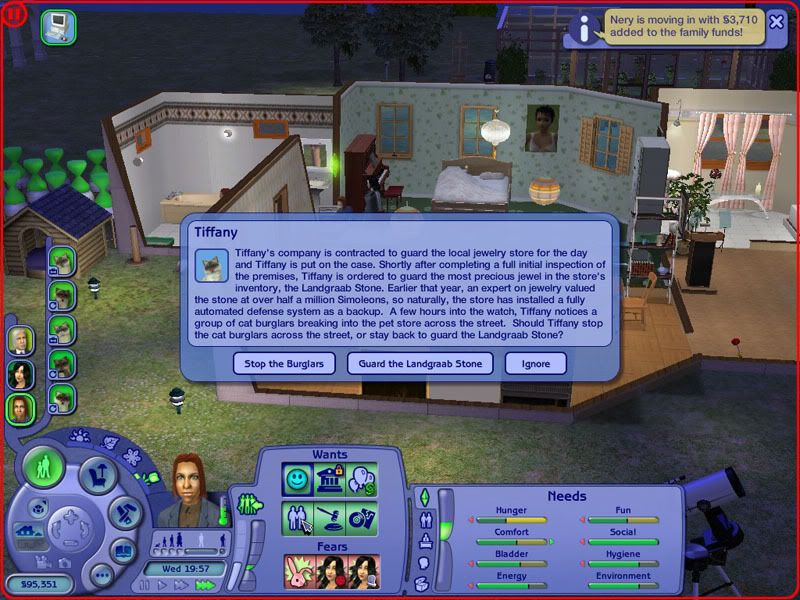Image resolution: width=800 pixels, height=600 pixels.
Task: Open the options menu with three dots
Action: (x=100, y=574)
